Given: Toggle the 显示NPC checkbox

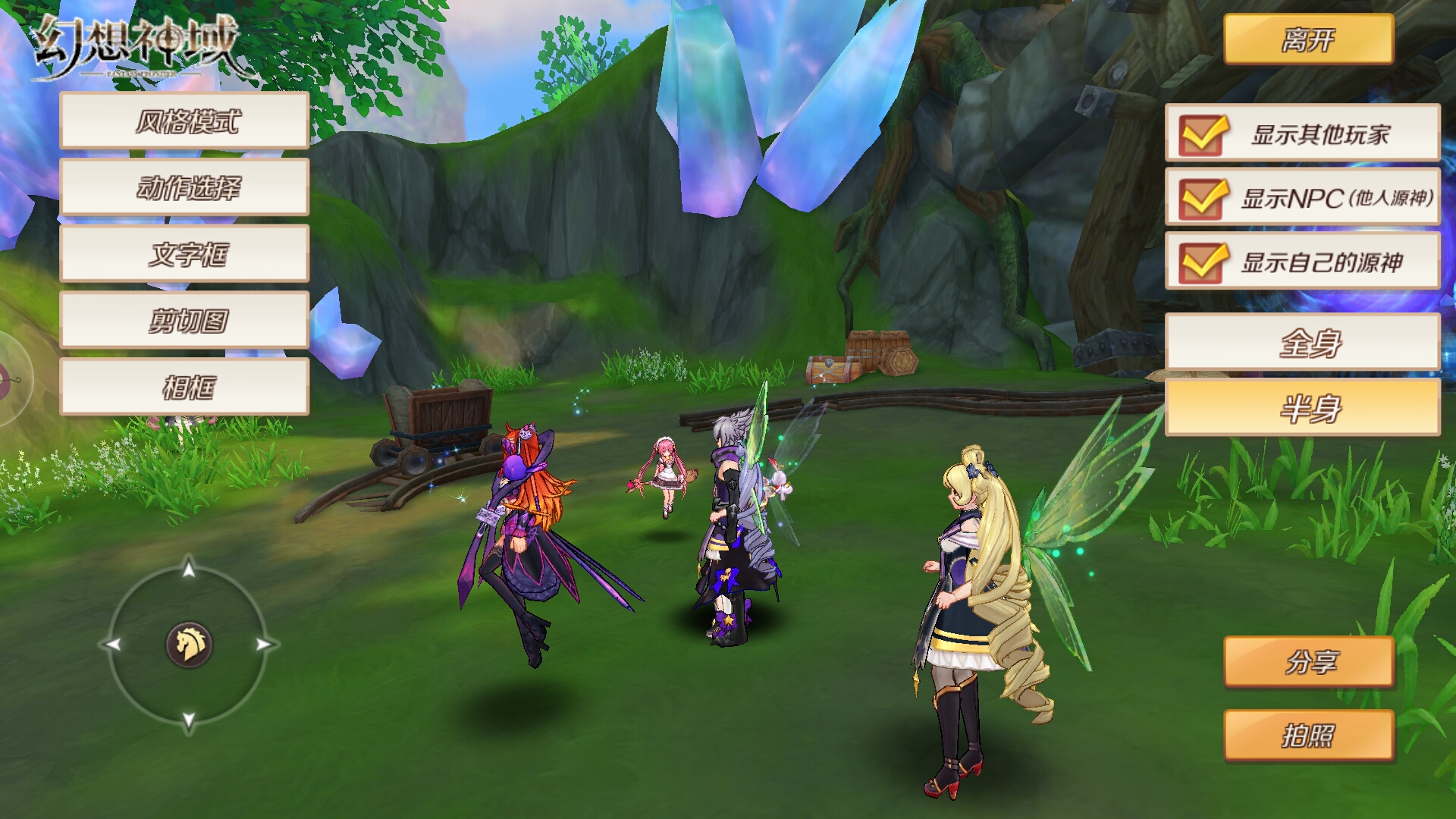Looking at the screenshot, I should (x=1202, y=199).
